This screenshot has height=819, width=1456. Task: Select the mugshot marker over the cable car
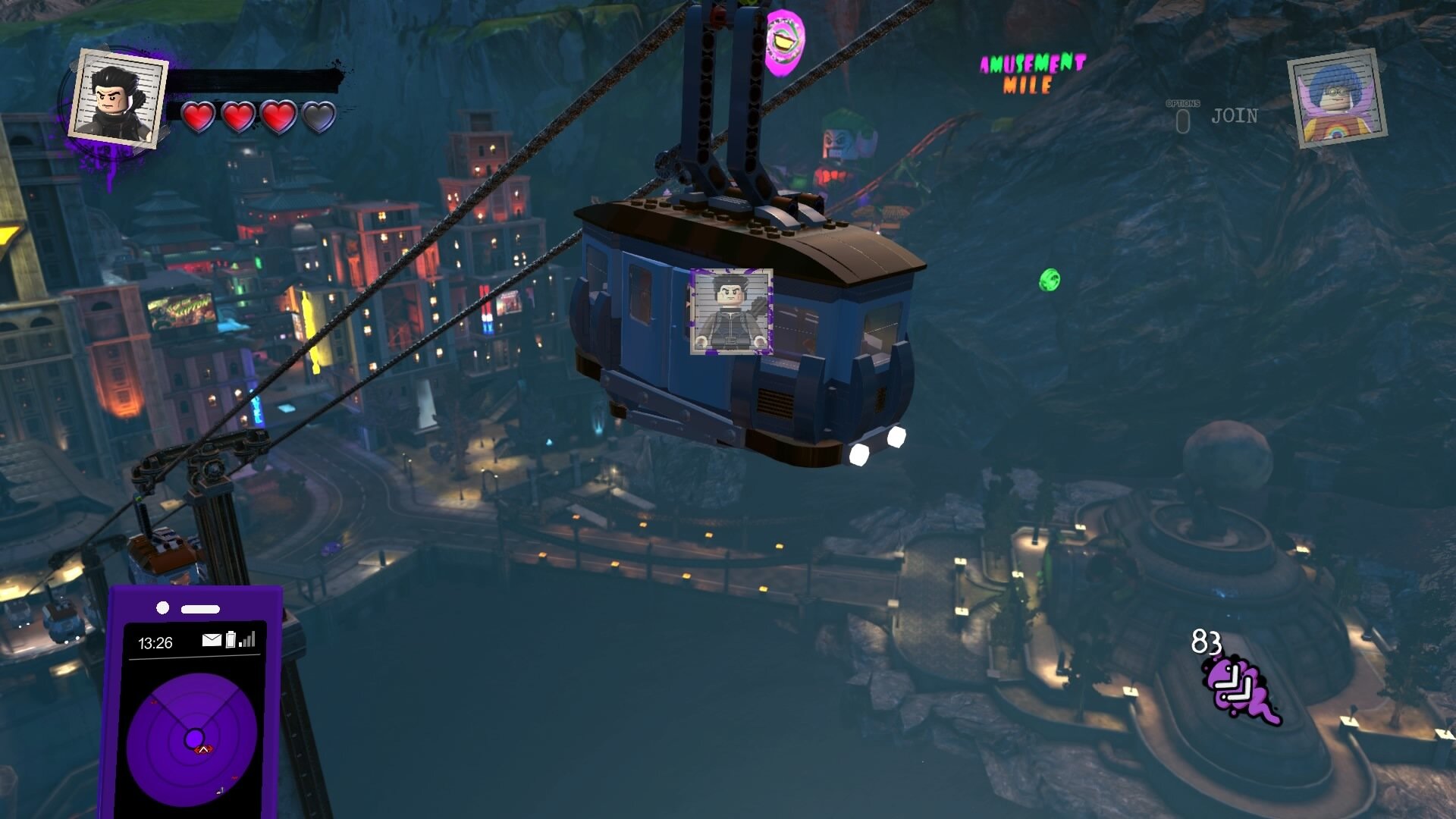[x=731, y=311]
